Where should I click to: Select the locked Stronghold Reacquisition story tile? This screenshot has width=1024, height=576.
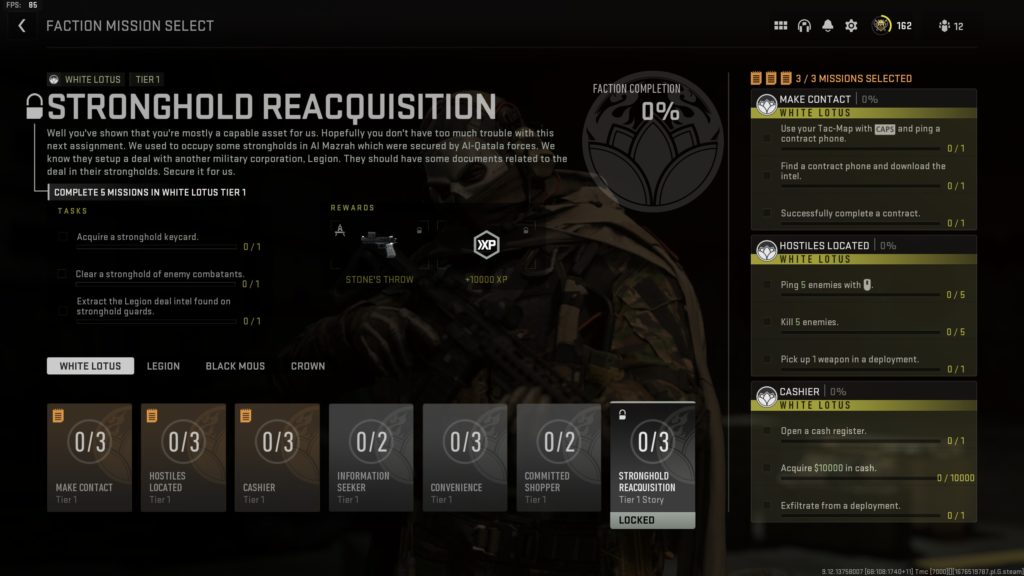[653, 462]
